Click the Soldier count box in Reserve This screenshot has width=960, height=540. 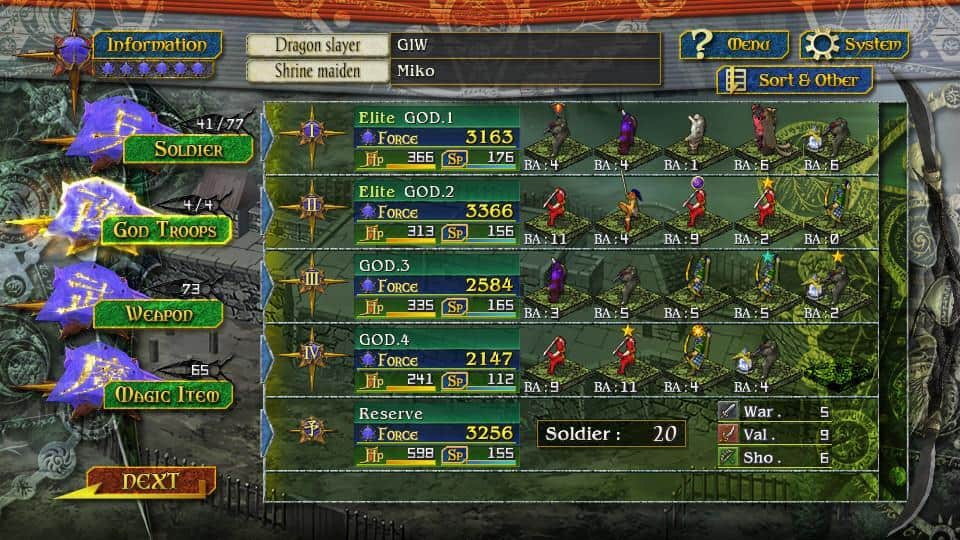pos(612,434)
